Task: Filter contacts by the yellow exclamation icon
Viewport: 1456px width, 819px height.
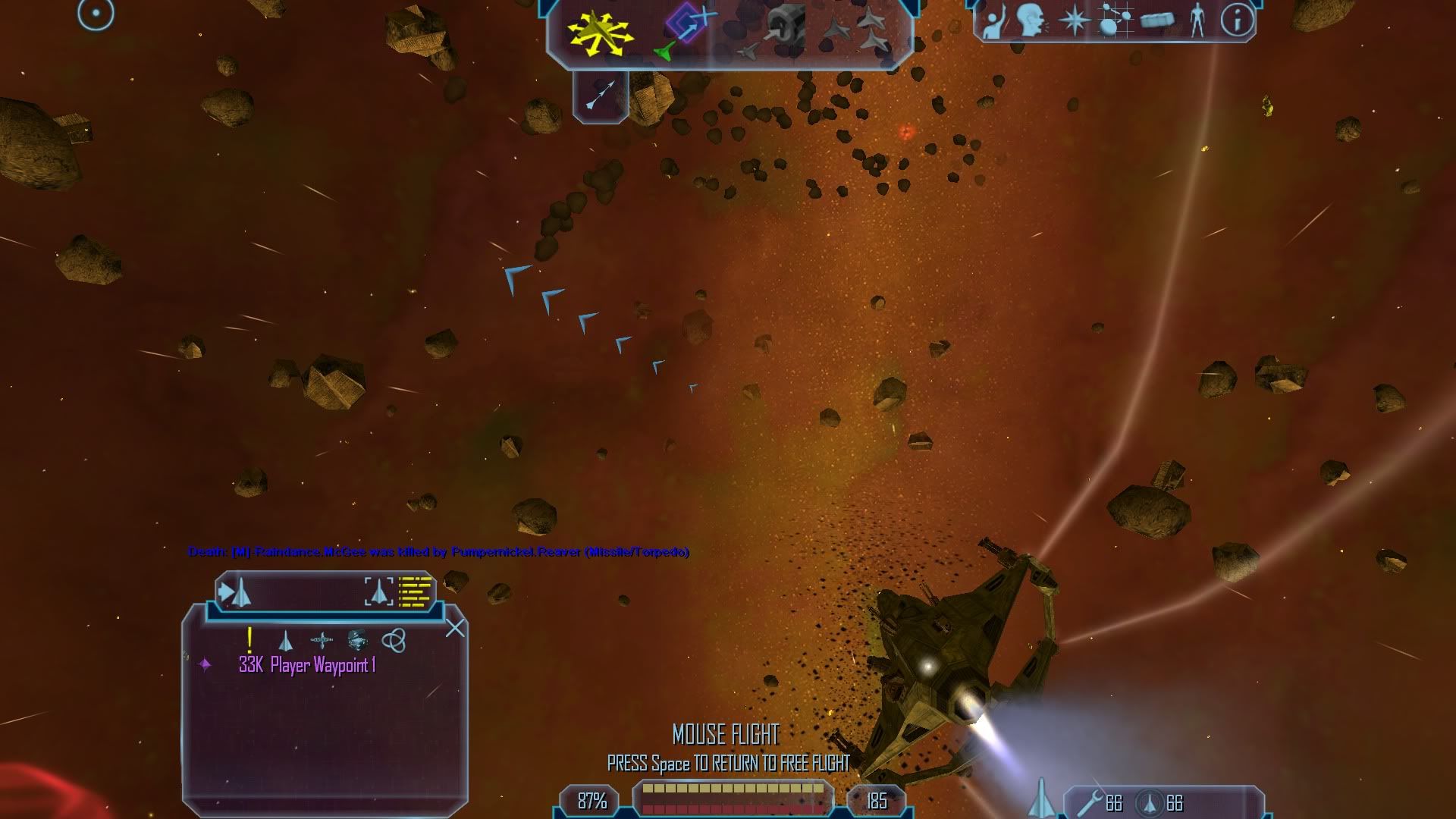Action: click(249, 641)
